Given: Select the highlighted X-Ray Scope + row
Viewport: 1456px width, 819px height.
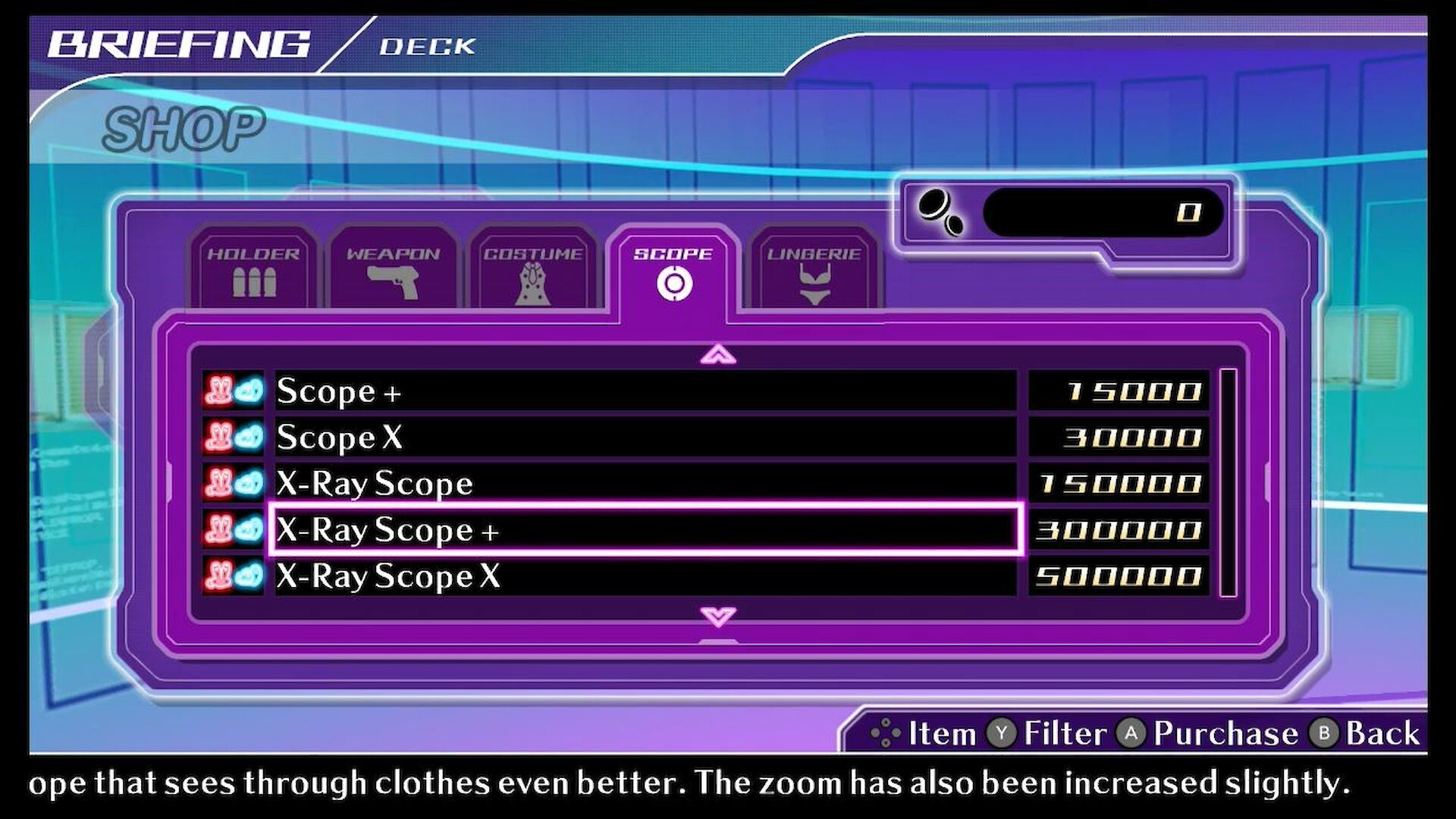Looking at the screenshot, I should 645,529.
